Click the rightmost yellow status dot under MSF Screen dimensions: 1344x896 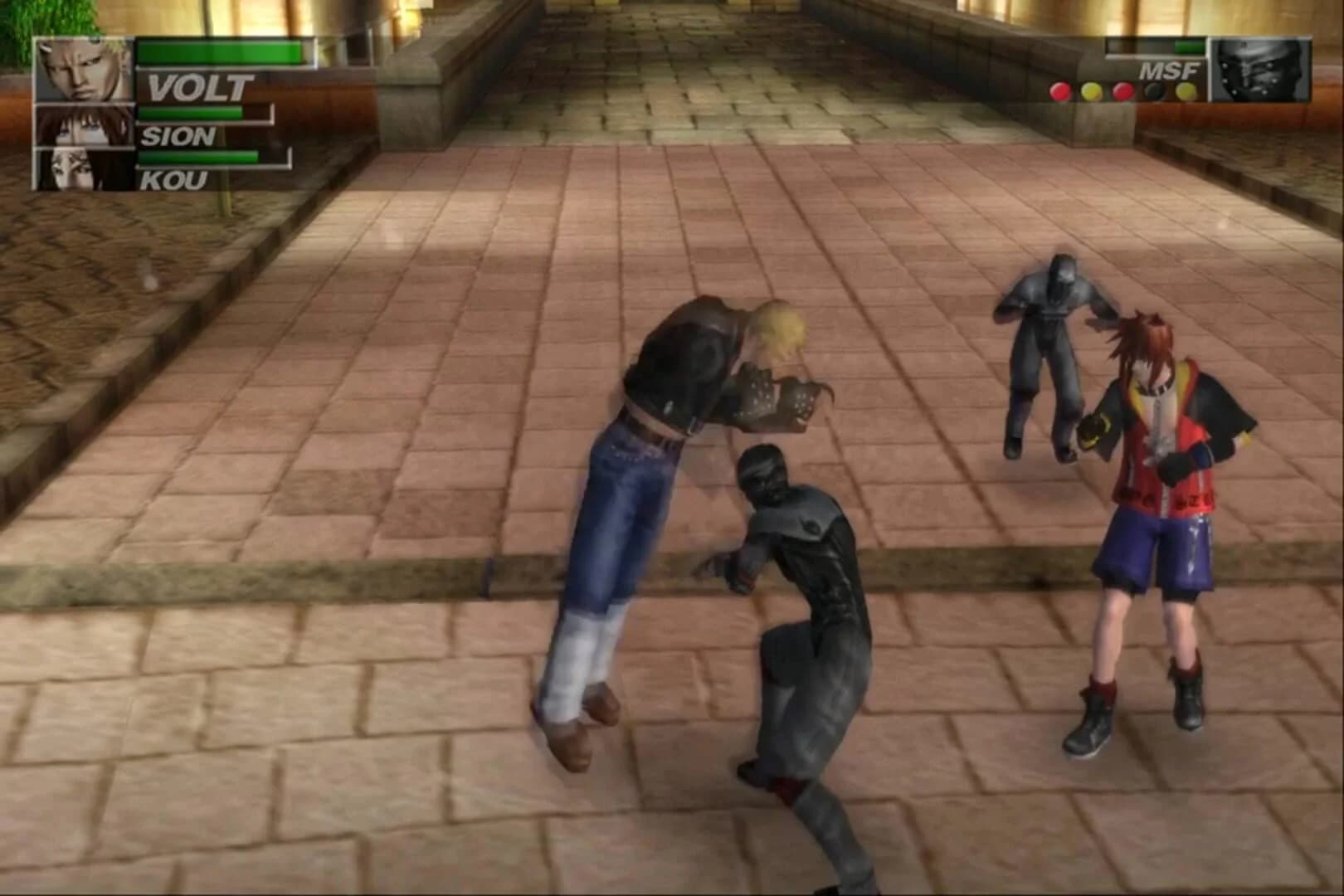(x=1186, y=90)
